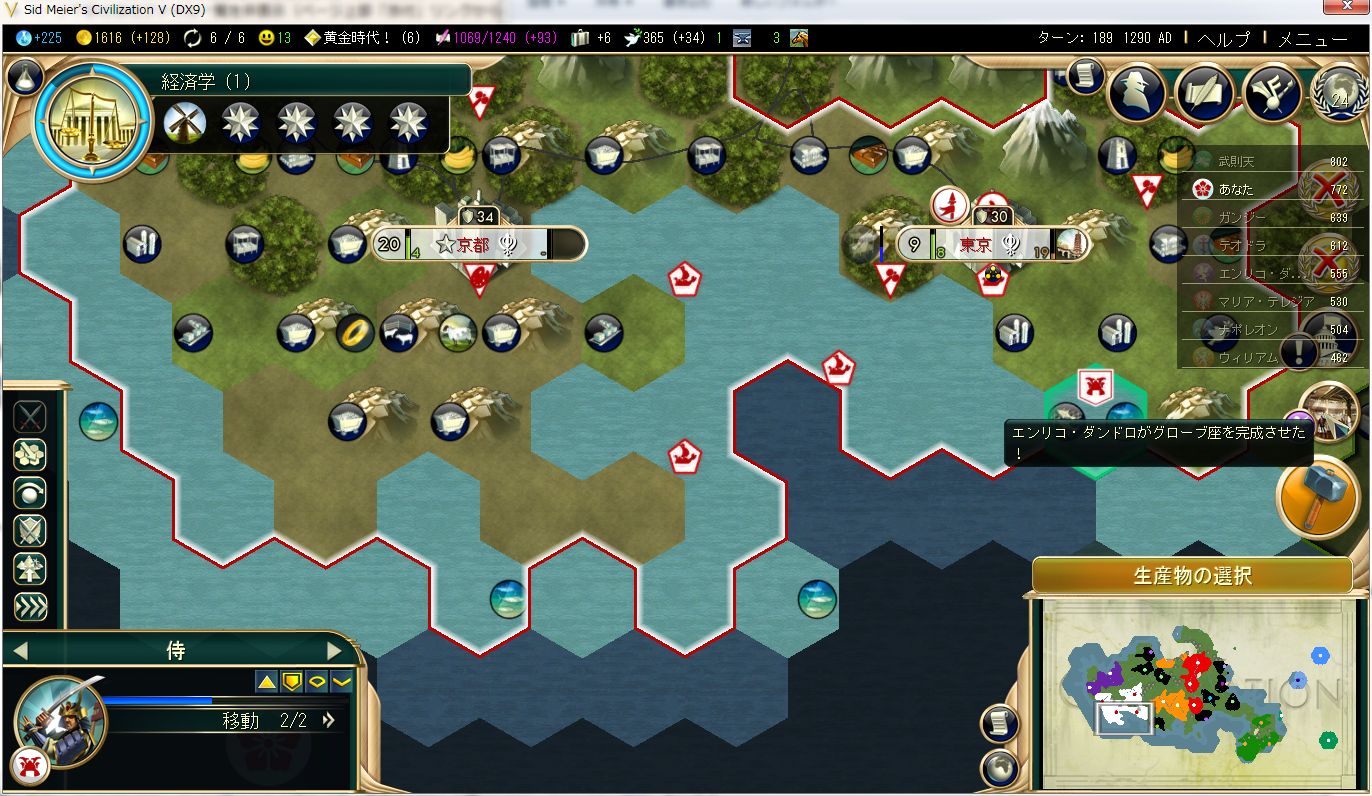Open the diplomacy overview button

1273,93
